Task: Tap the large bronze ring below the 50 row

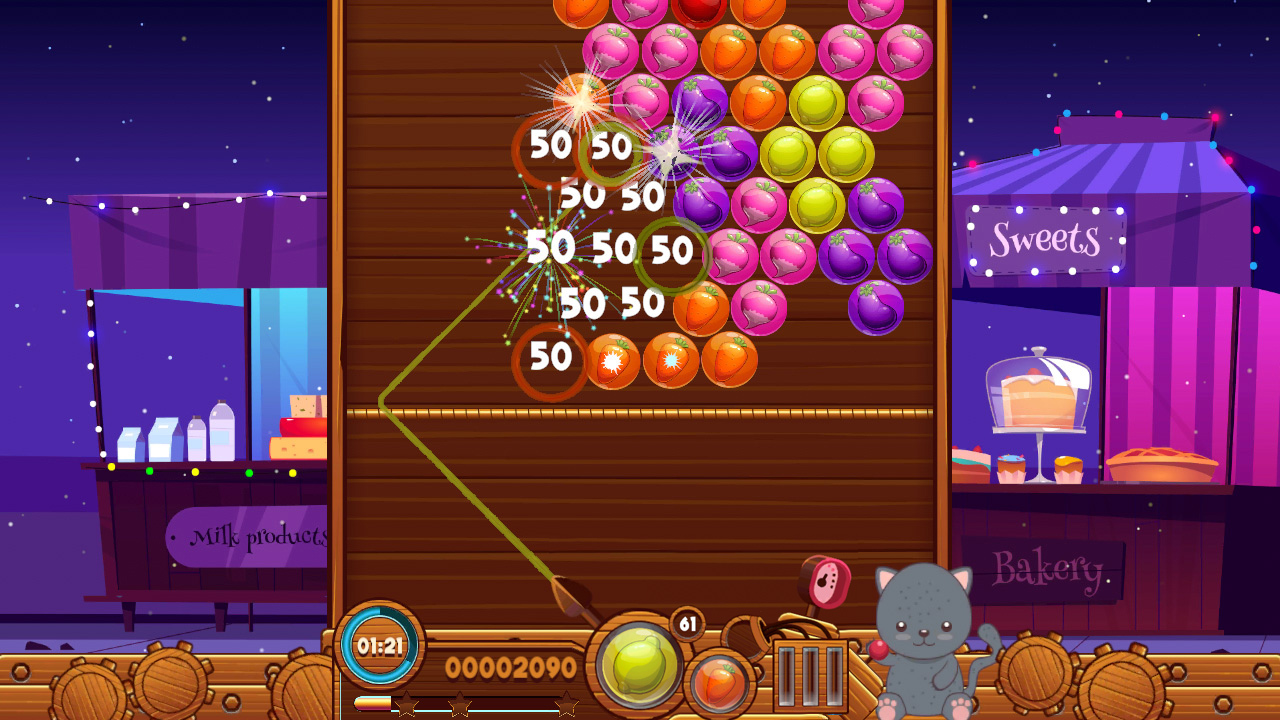Action: 550,360
